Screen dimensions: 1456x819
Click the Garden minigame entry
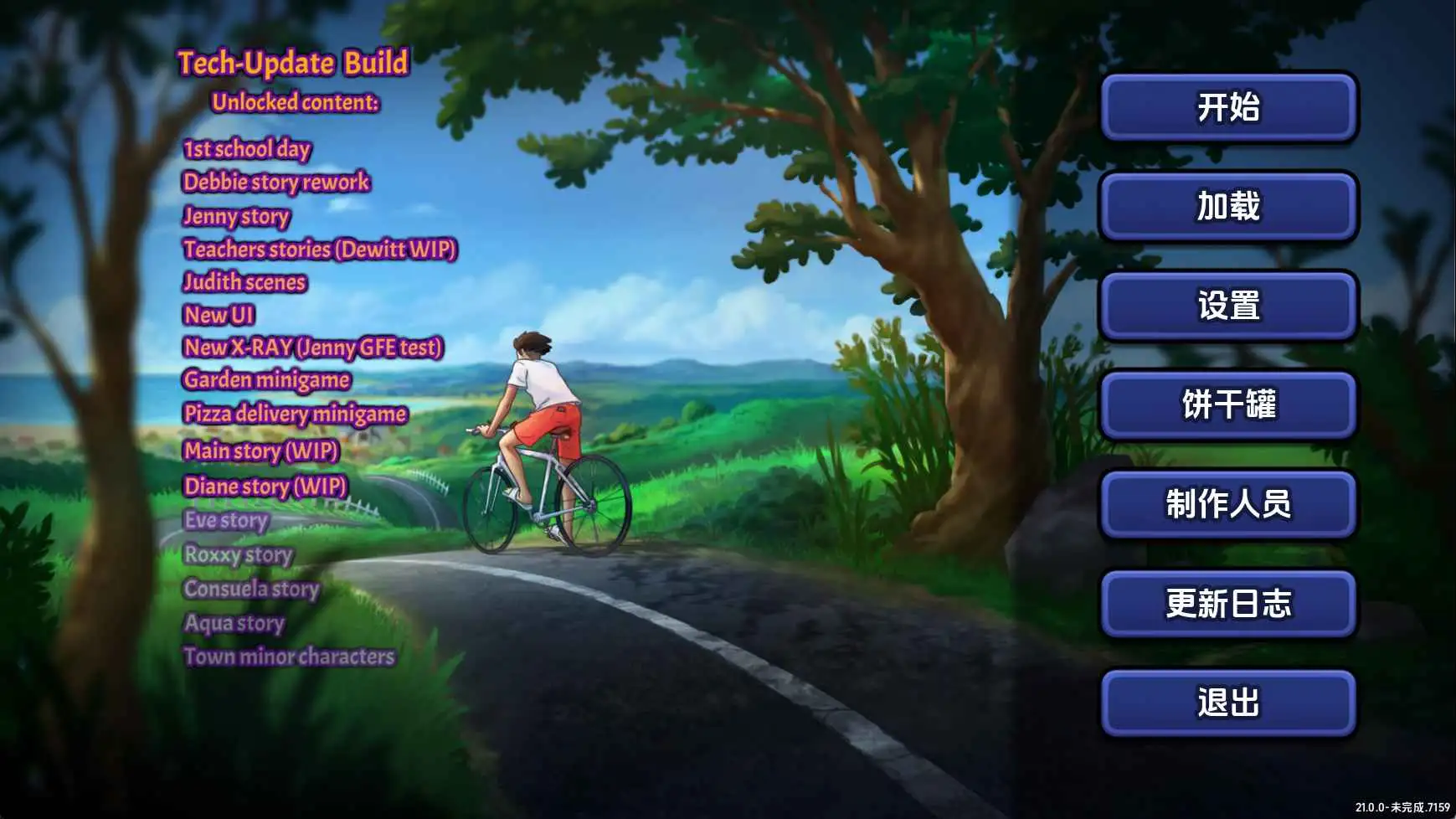point(267,380)
